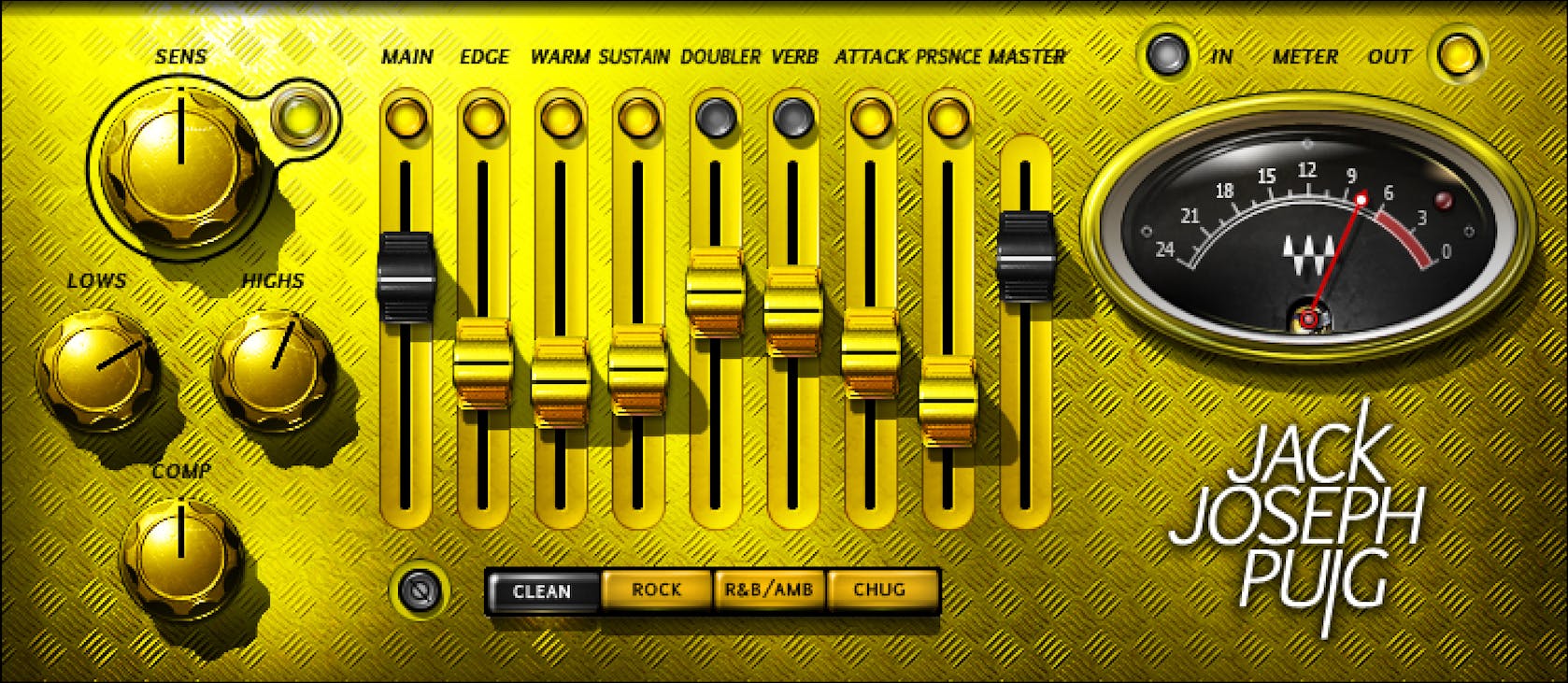Enable the DOUBLER section LED
This screenshot has width=1568, height=683.
(716, 119)
